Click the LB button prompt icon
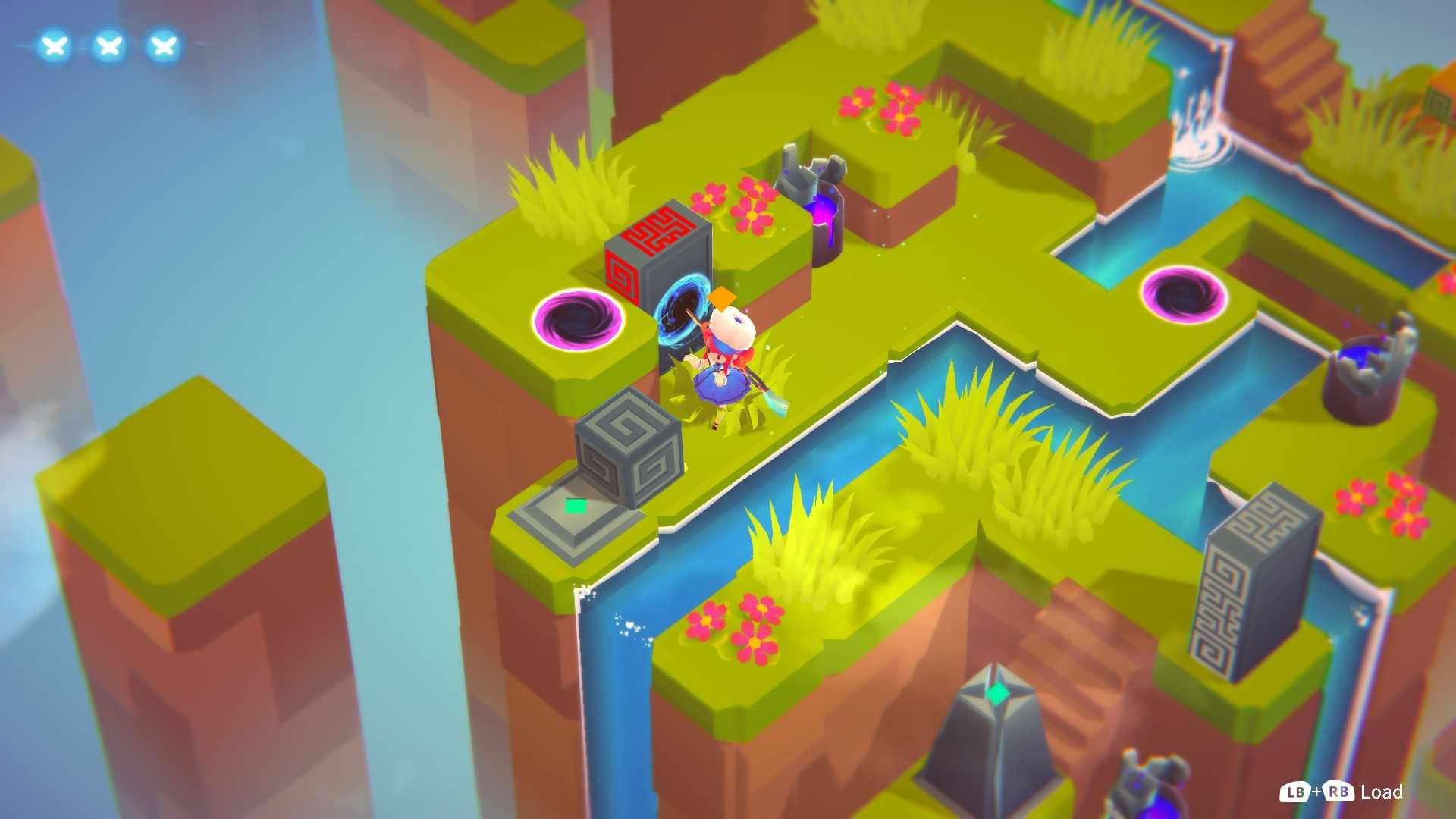Screen dimensions: 1456x819 1297,792
